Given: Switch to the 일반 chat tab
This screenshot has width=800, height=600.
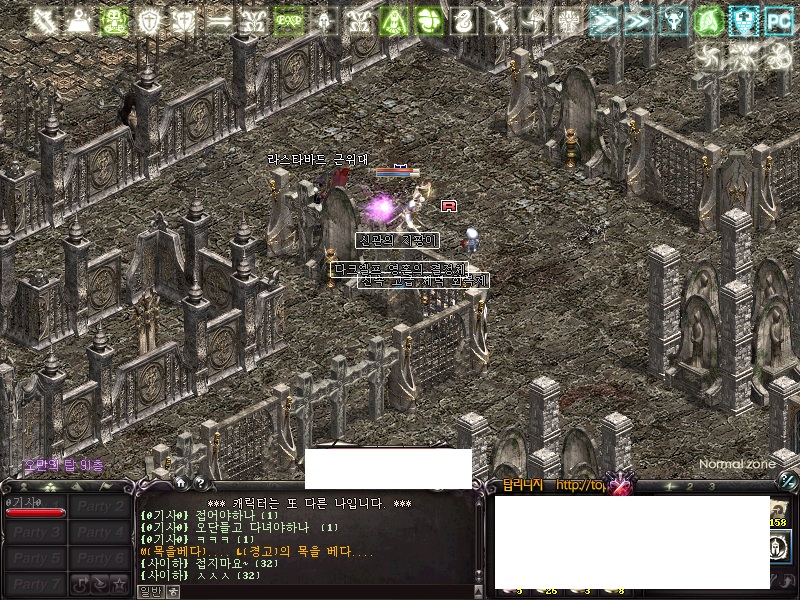Looking at the screenshot, I should [149, 591].
